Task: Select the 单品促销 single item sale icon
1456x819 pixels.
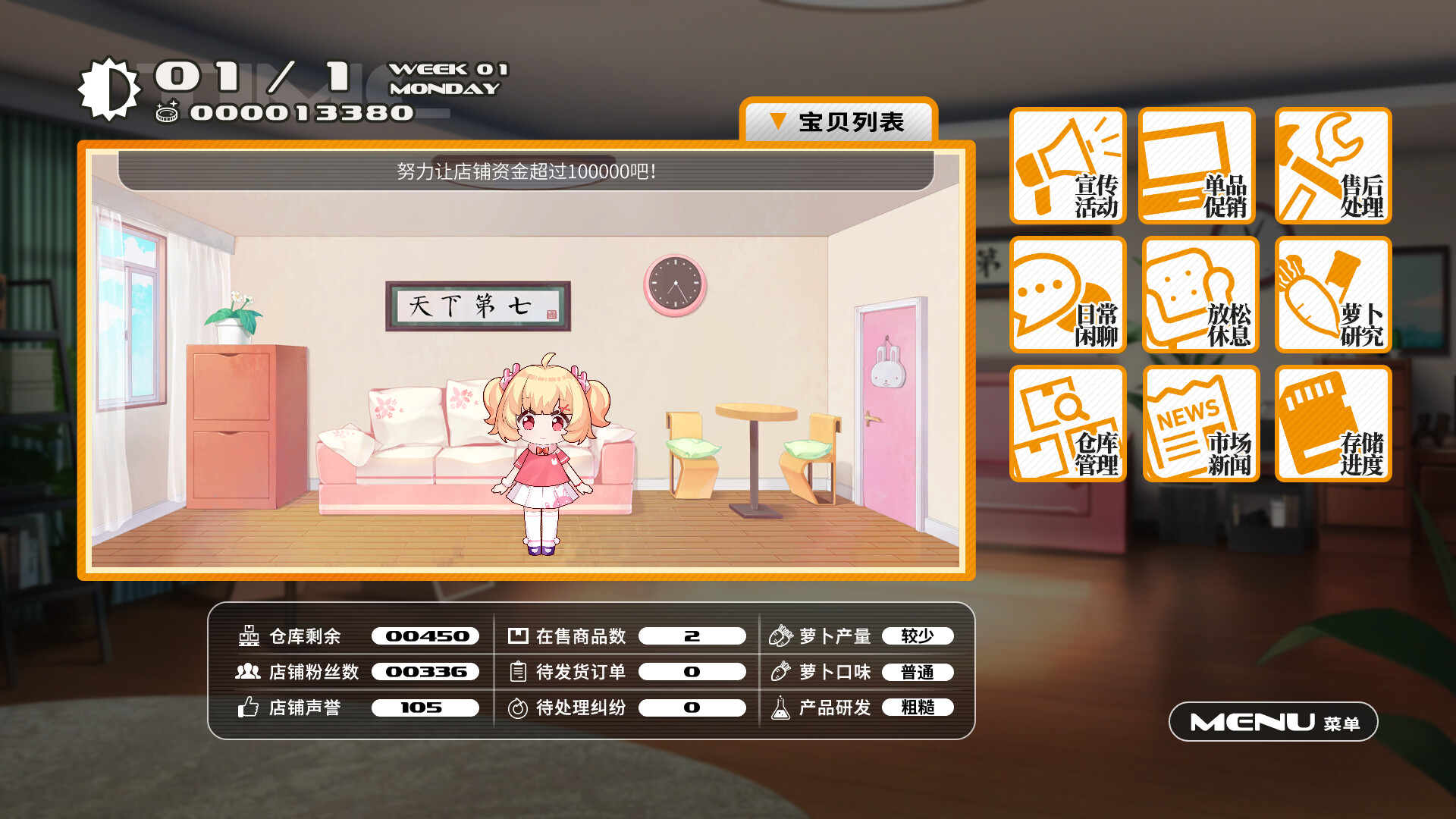Action: coord(1200,167)
